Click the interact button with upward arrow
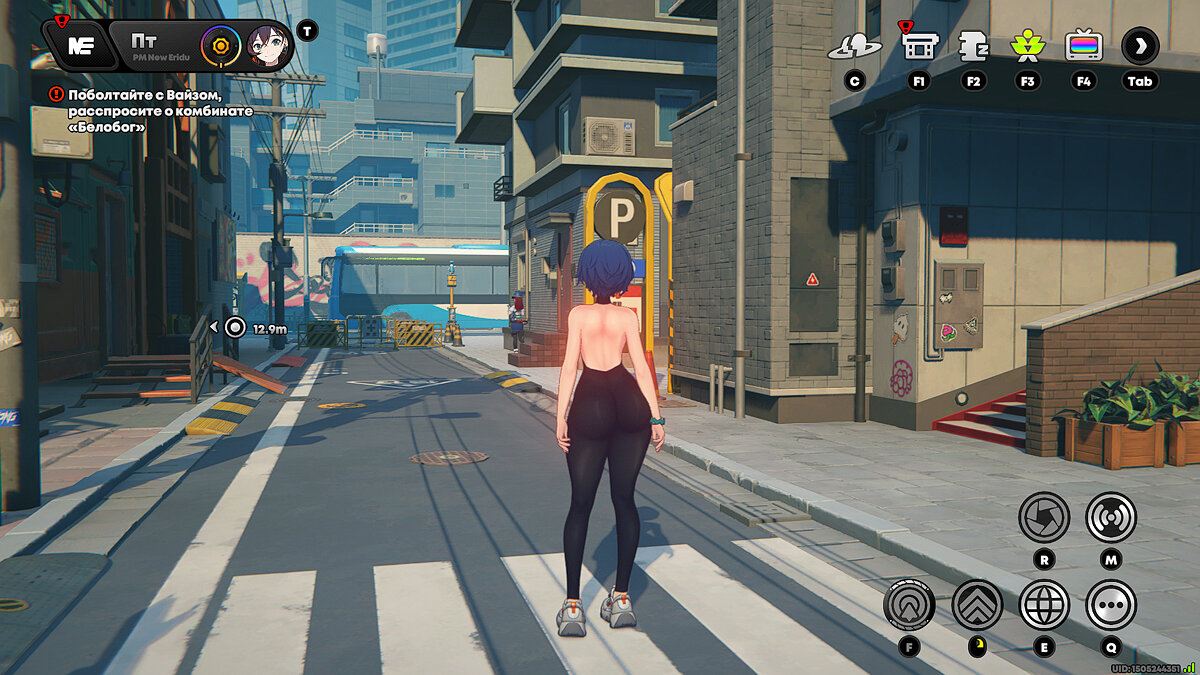The width and height of the screenshot is (1200, 675). 909,604
